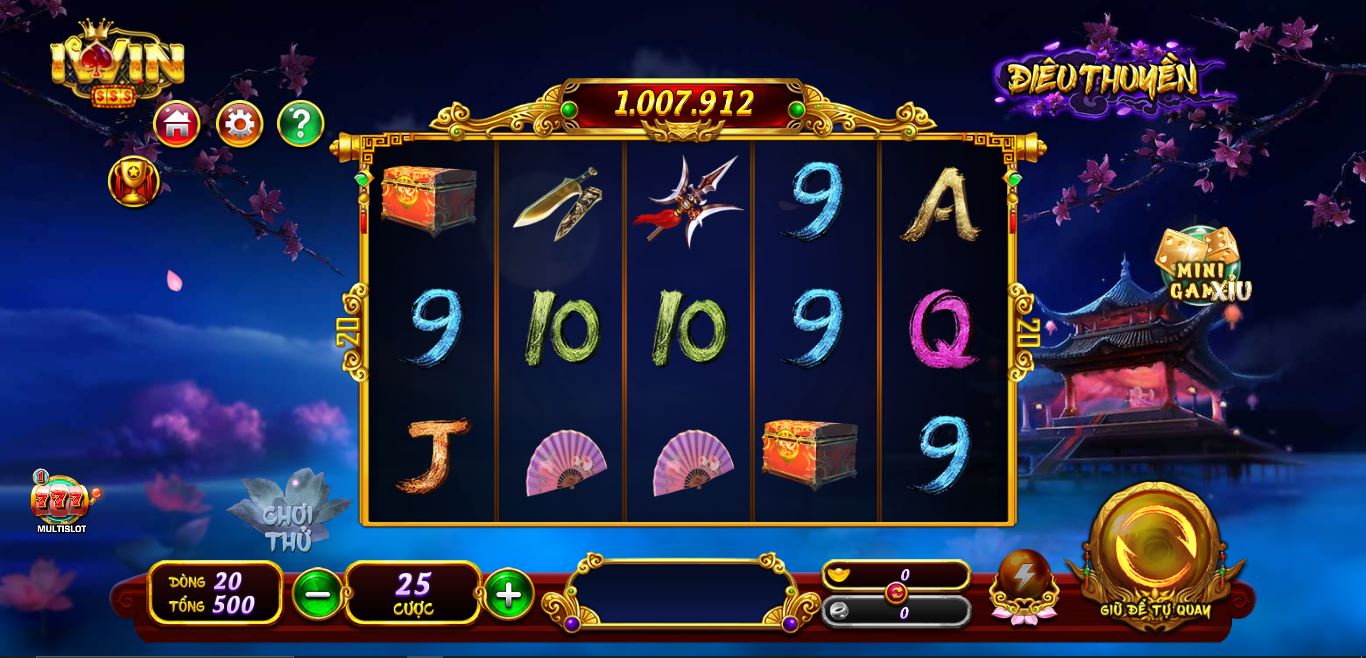Open the lines panel showing Dòng 20
This screenshot has height=658, width=1366.
coord(215,593)
